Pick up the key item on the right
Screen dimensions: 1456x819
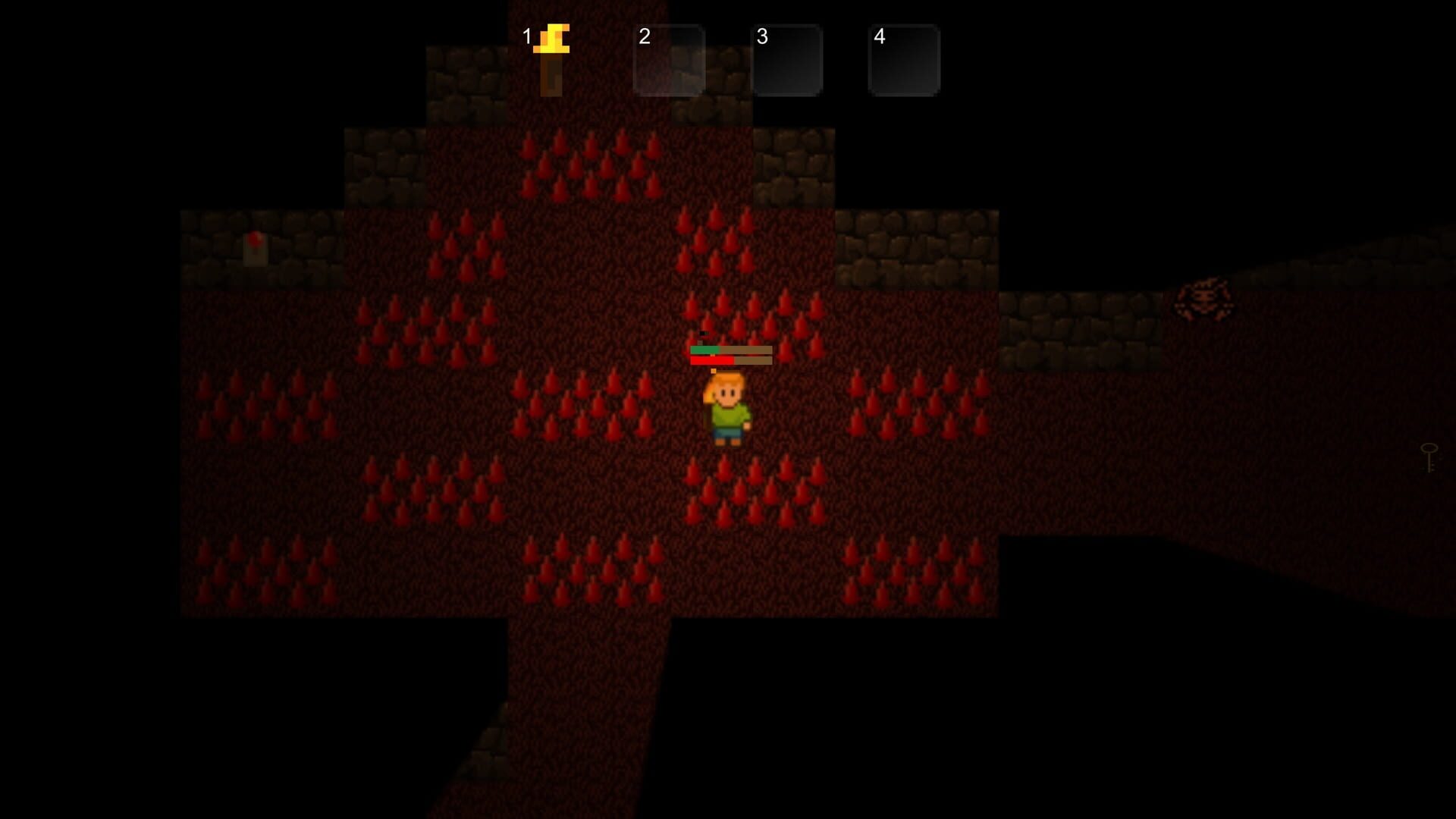(x=1429, y=457)
